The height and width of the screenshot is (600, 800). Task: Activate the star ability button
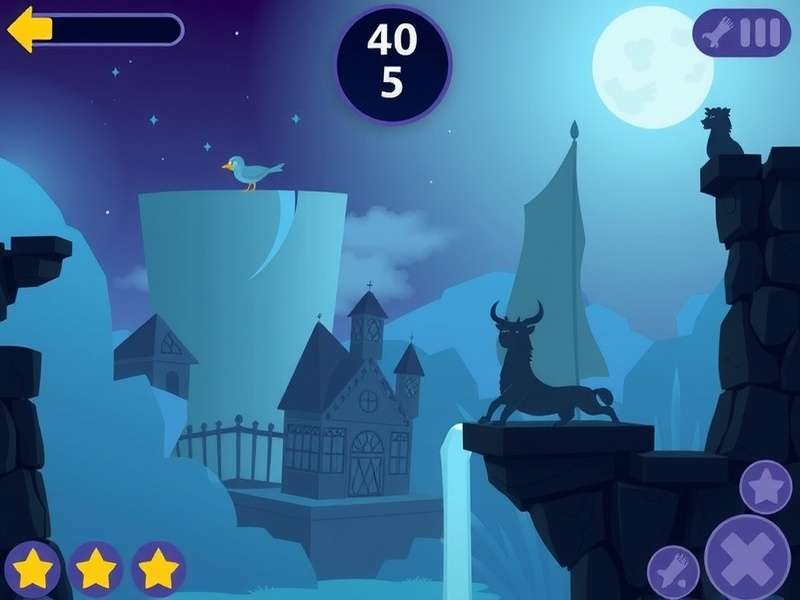coord(766,487)
